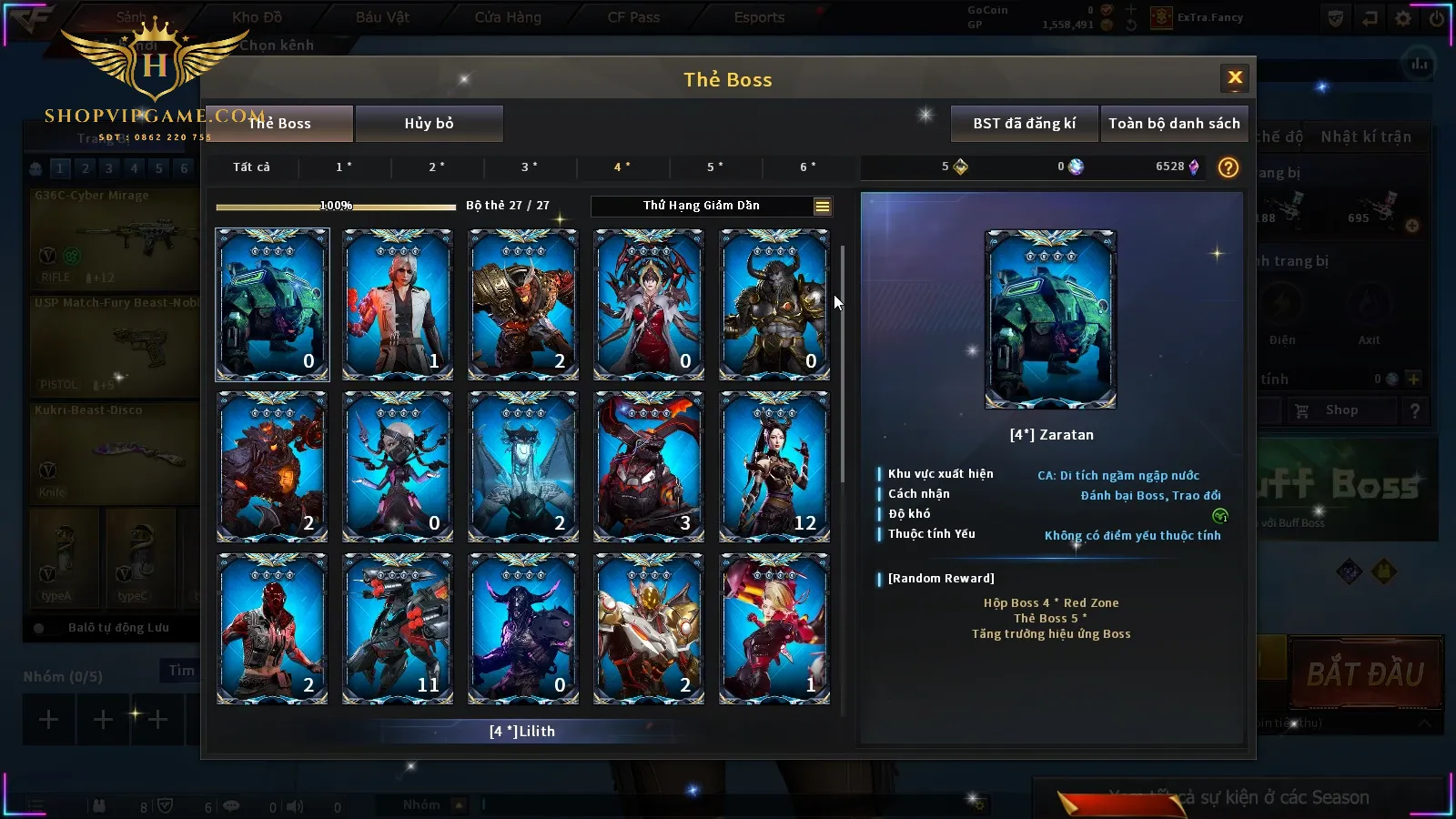Filter cards by Tất cả
Image resolution: width=1456 pixels, height=819 pixels.
pos(251,167)
